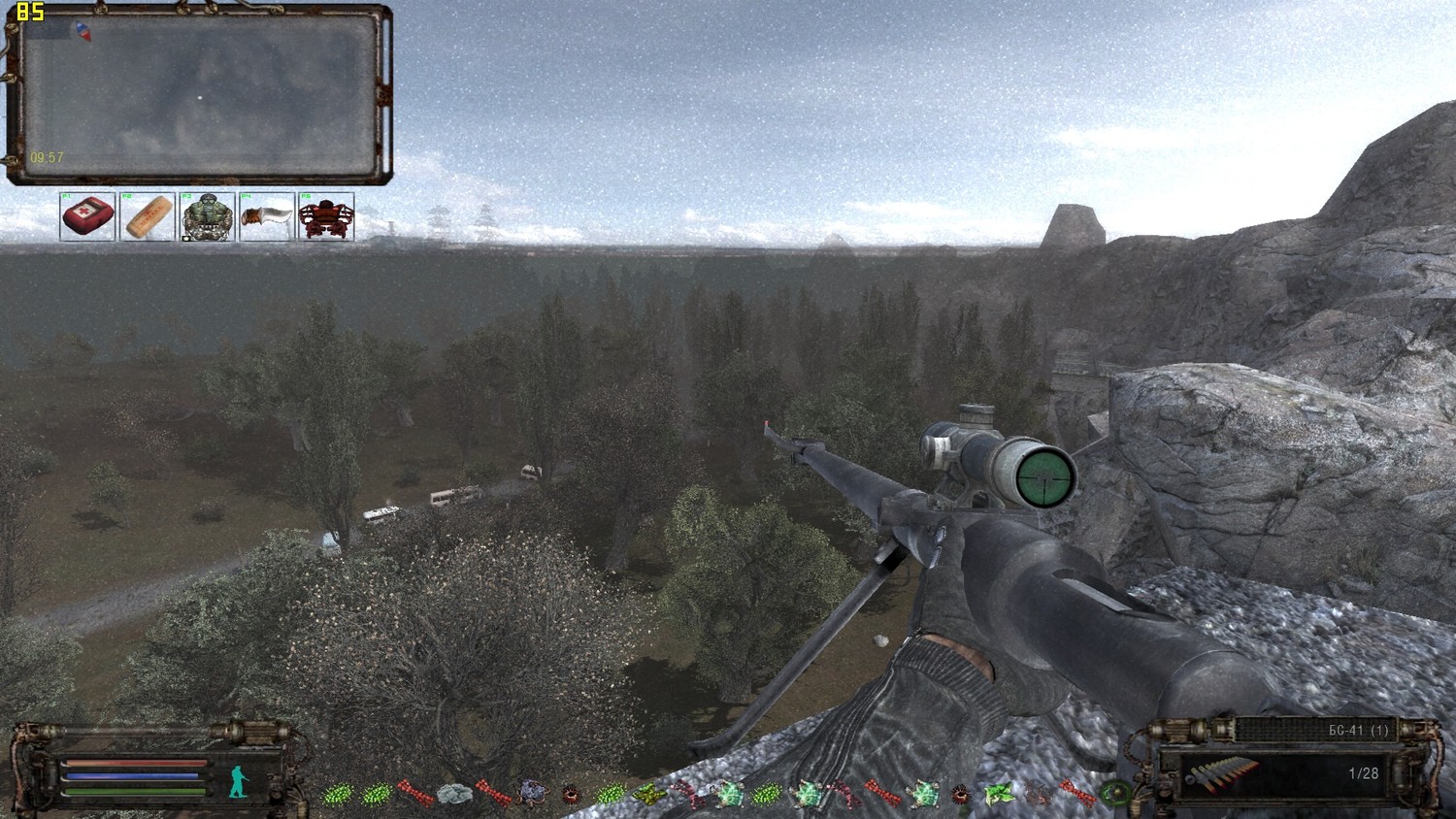Click the minimap panel
The height and width of the screenshot is (819, 1456).
click(x=199, y=95)
